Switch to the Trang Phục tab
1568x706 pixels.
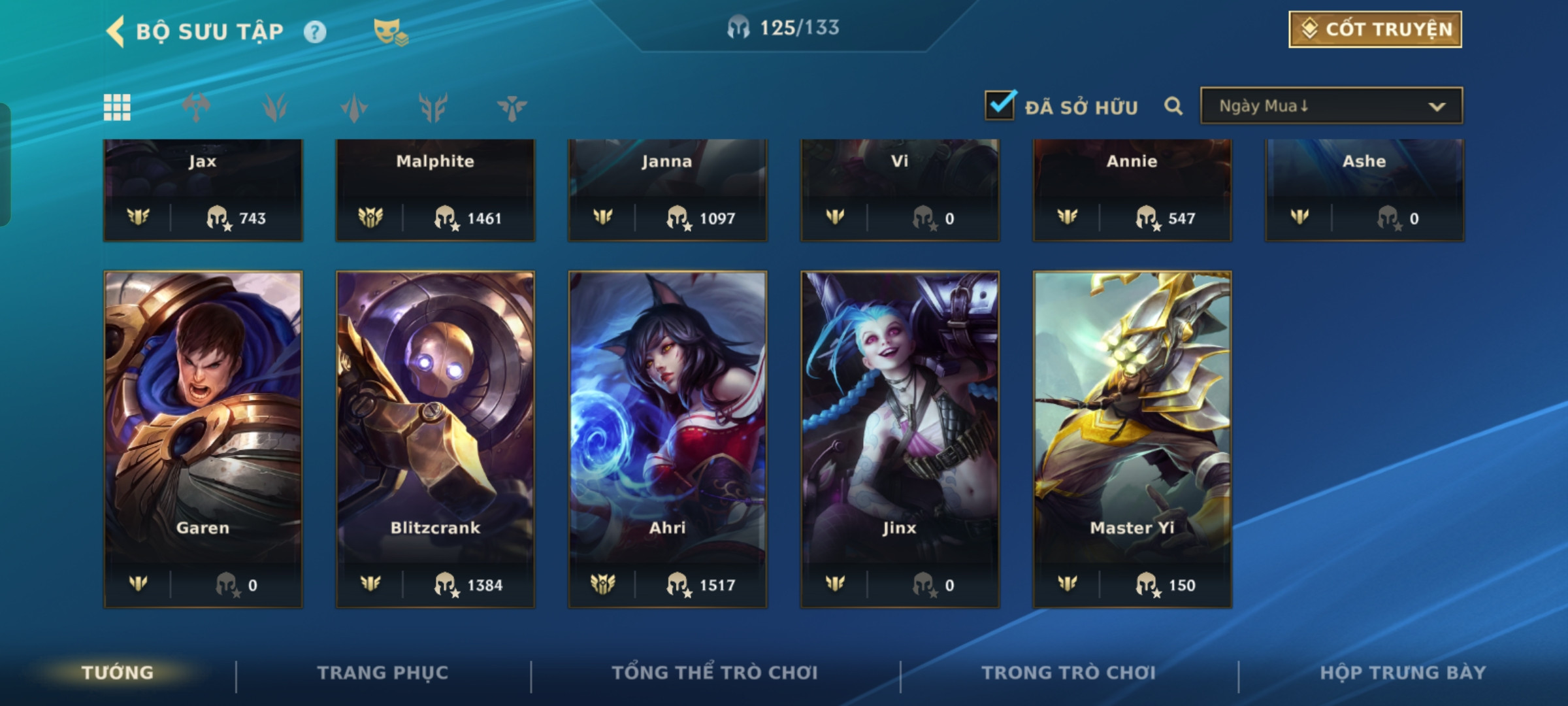click(x=383, y=673)
